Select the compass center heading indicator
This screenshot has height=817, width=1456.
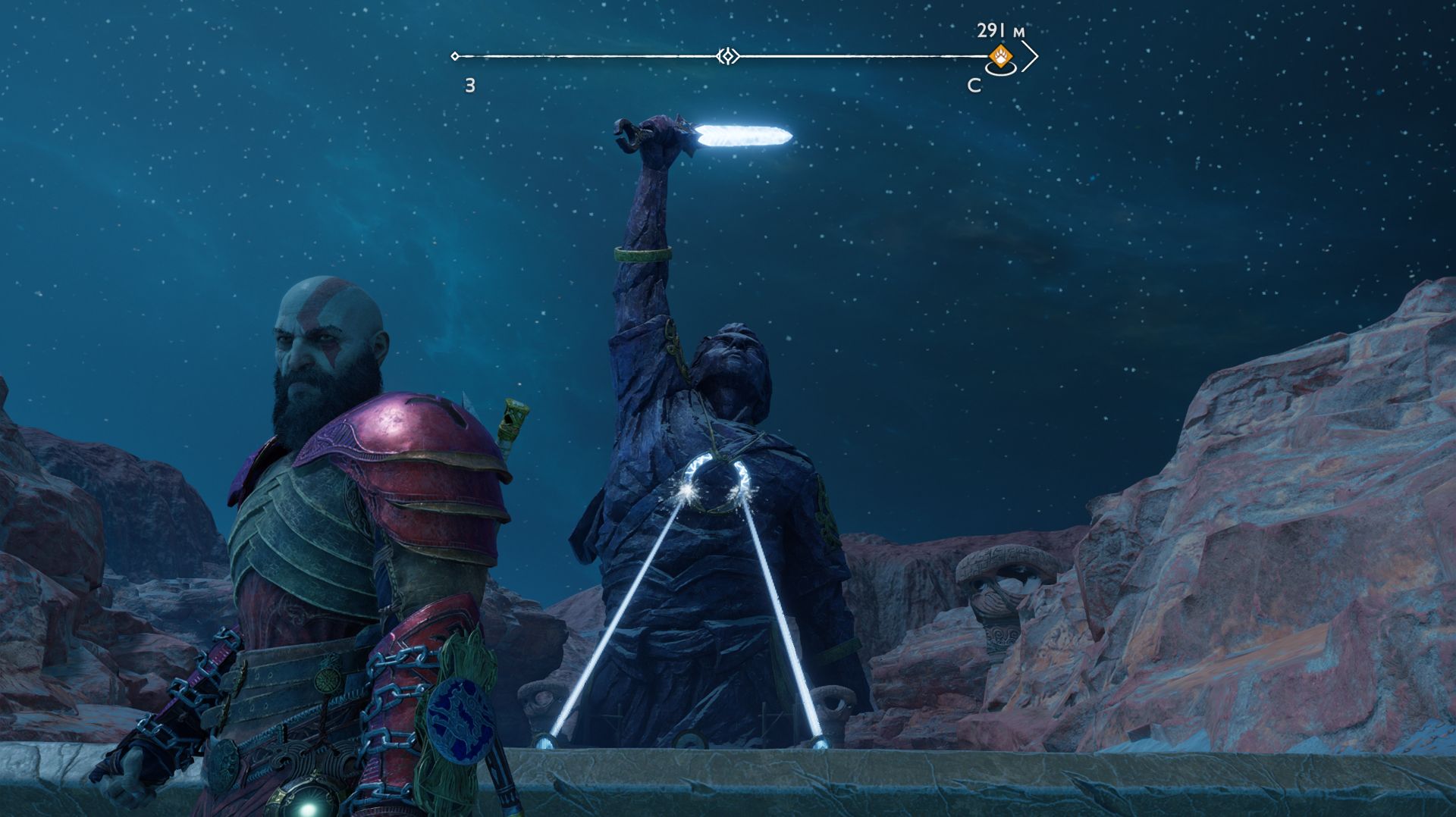point(728,56)
